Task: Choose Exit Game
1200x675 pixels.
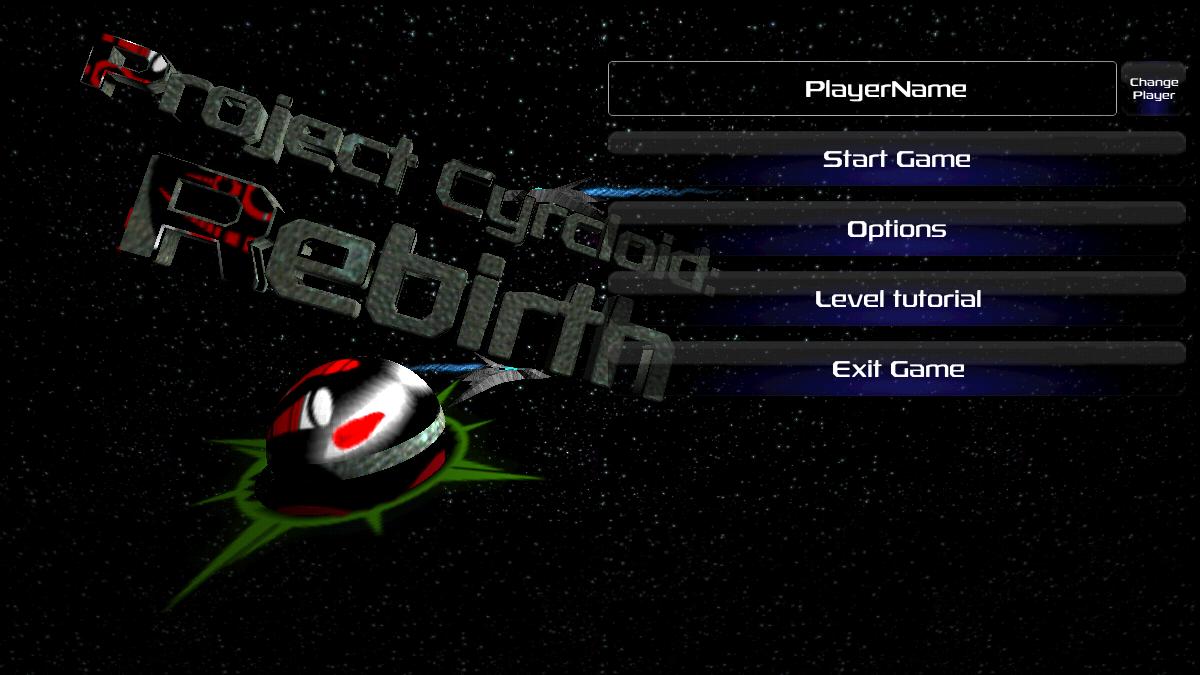Action: [x=896, y=369]
